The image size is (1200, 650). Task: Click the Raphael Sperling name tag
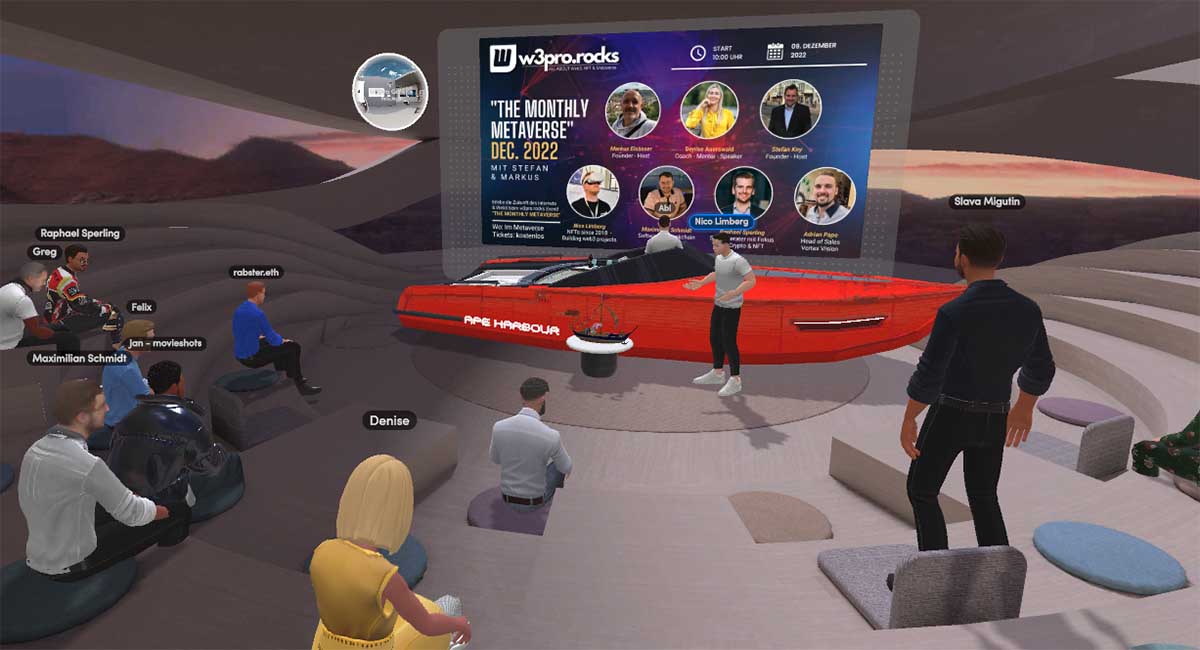pos(79,233)
